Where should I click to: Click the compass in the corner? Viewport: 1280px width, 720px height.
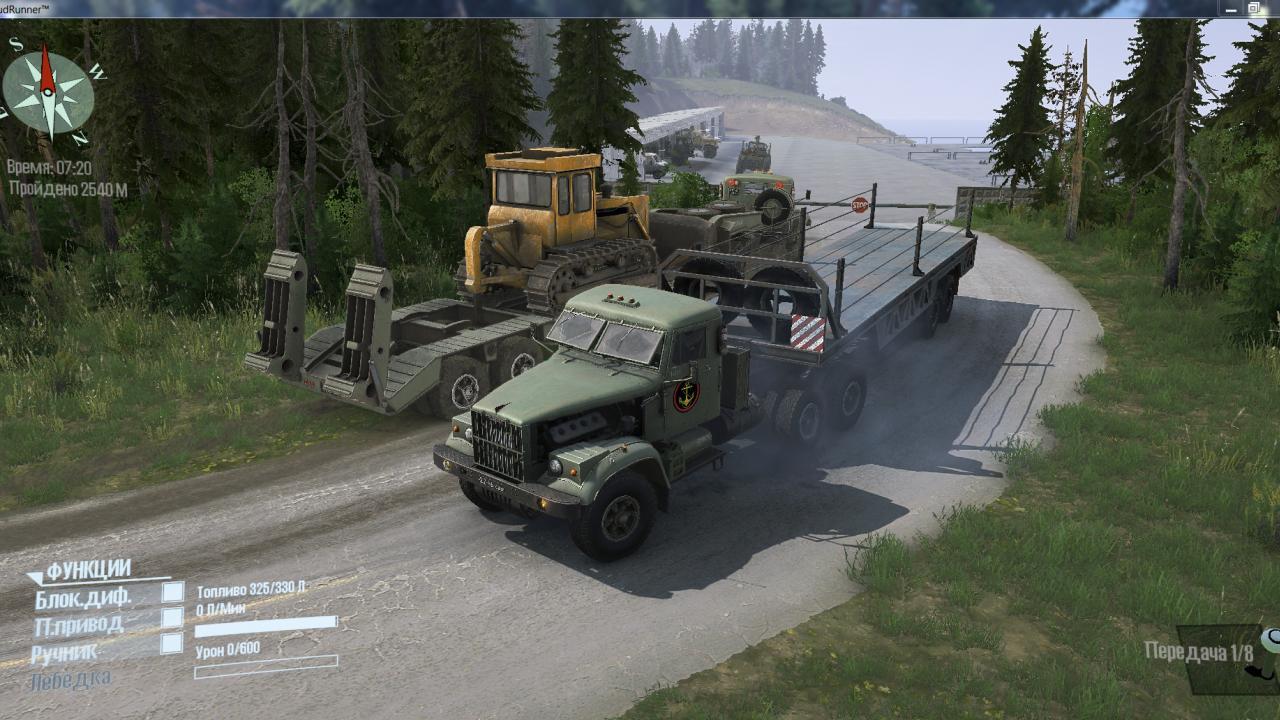click(47, 93)
